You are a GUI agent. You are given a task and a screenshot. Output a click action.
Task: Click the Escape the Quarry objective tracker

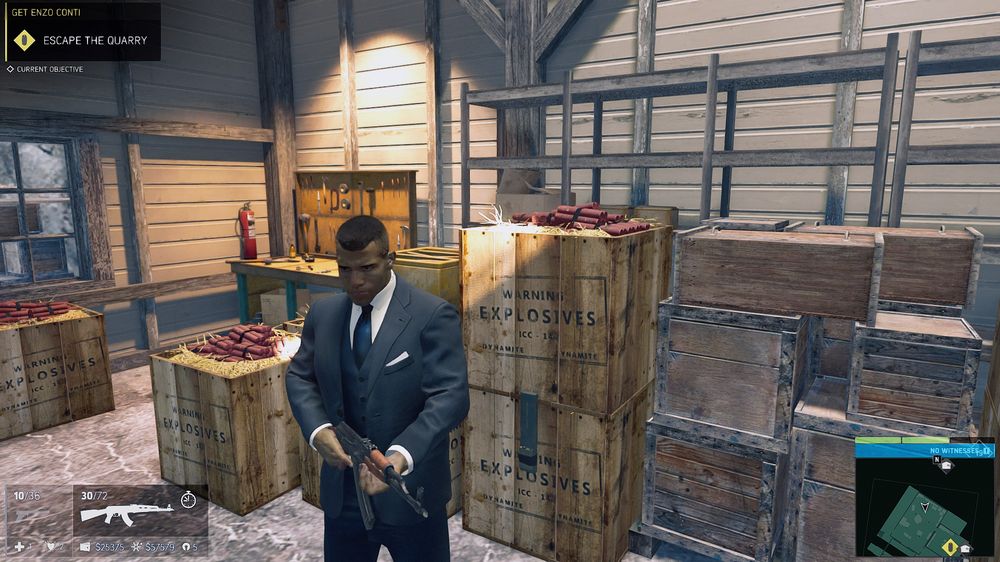80,40
